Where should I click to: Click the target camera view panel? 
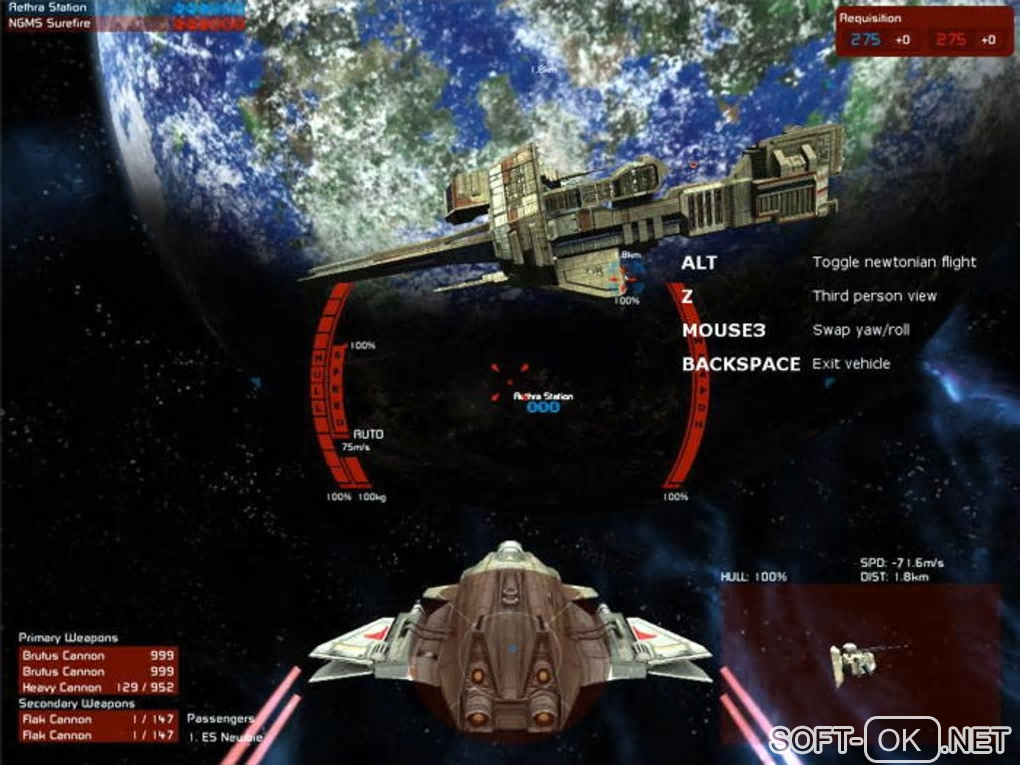(859, 658)
